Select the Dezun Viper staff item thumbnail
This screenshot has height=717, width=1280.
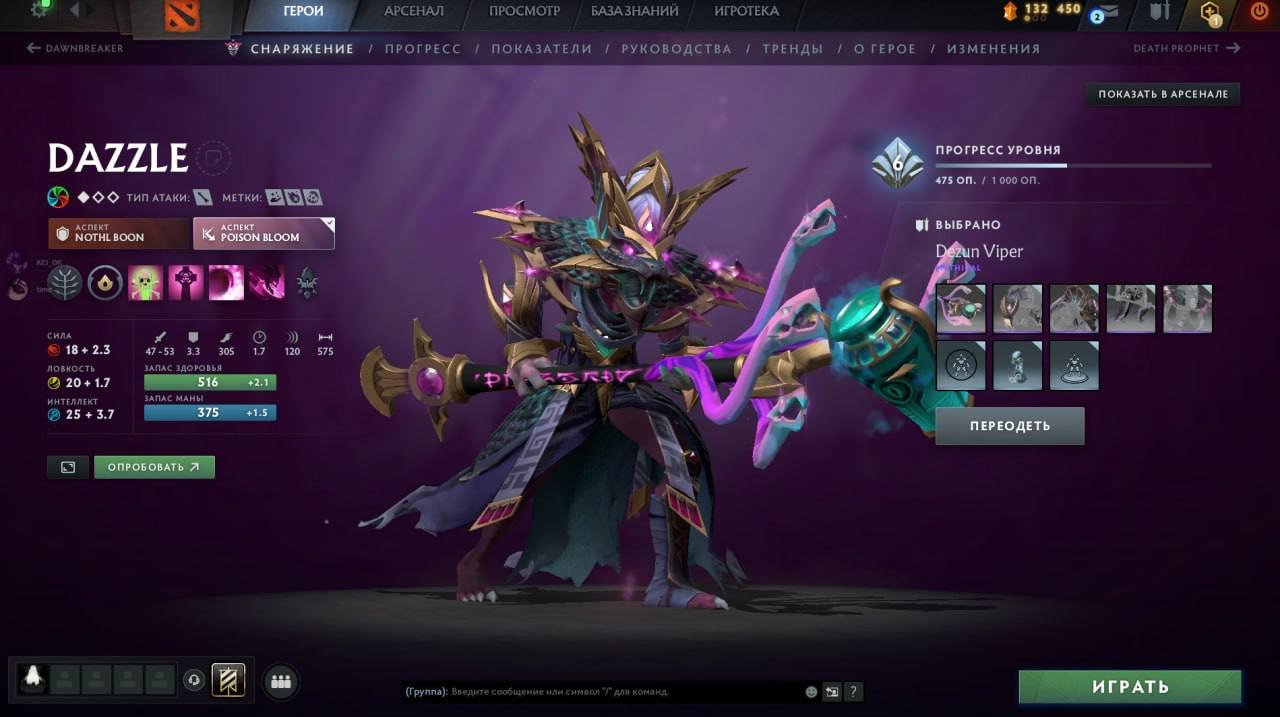(x=961, y=308)
